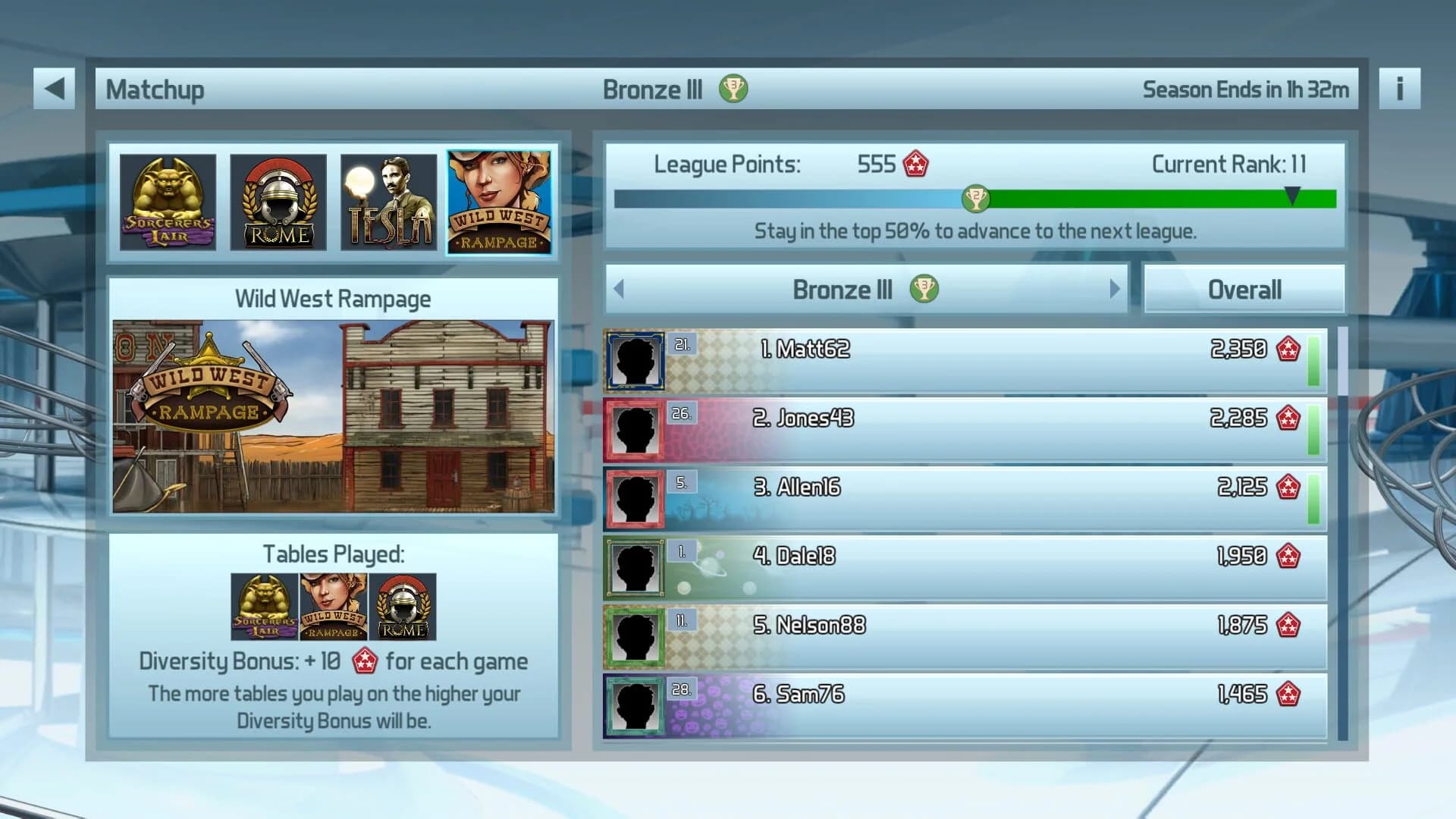Click the Bronze III trophy icon in the header
The height and width of the screenshot is (819, 1456).
tap(733, 88)
